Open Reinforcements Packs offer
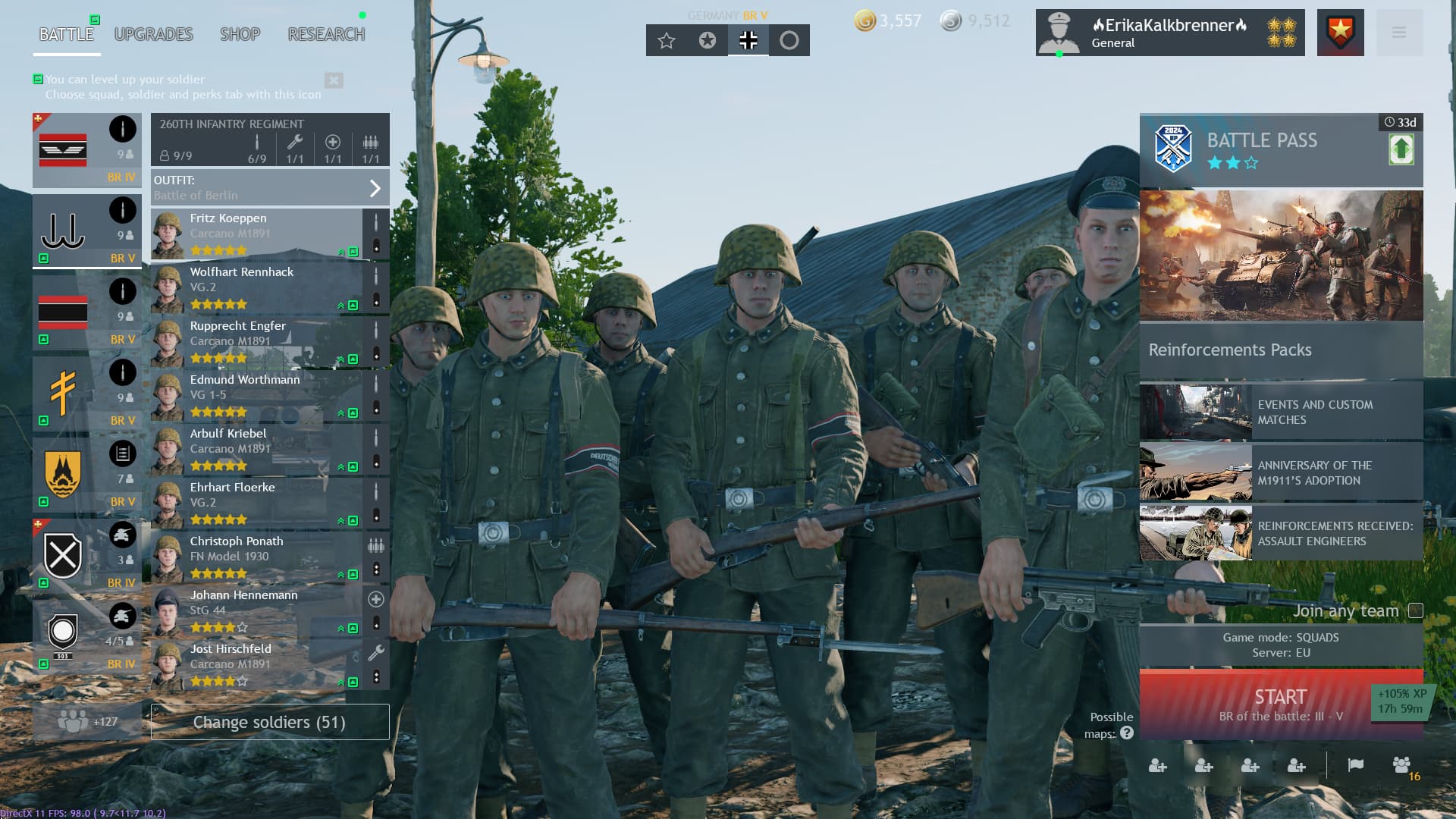Screen dimensions: 1456x819 (x=1280, y=350)
